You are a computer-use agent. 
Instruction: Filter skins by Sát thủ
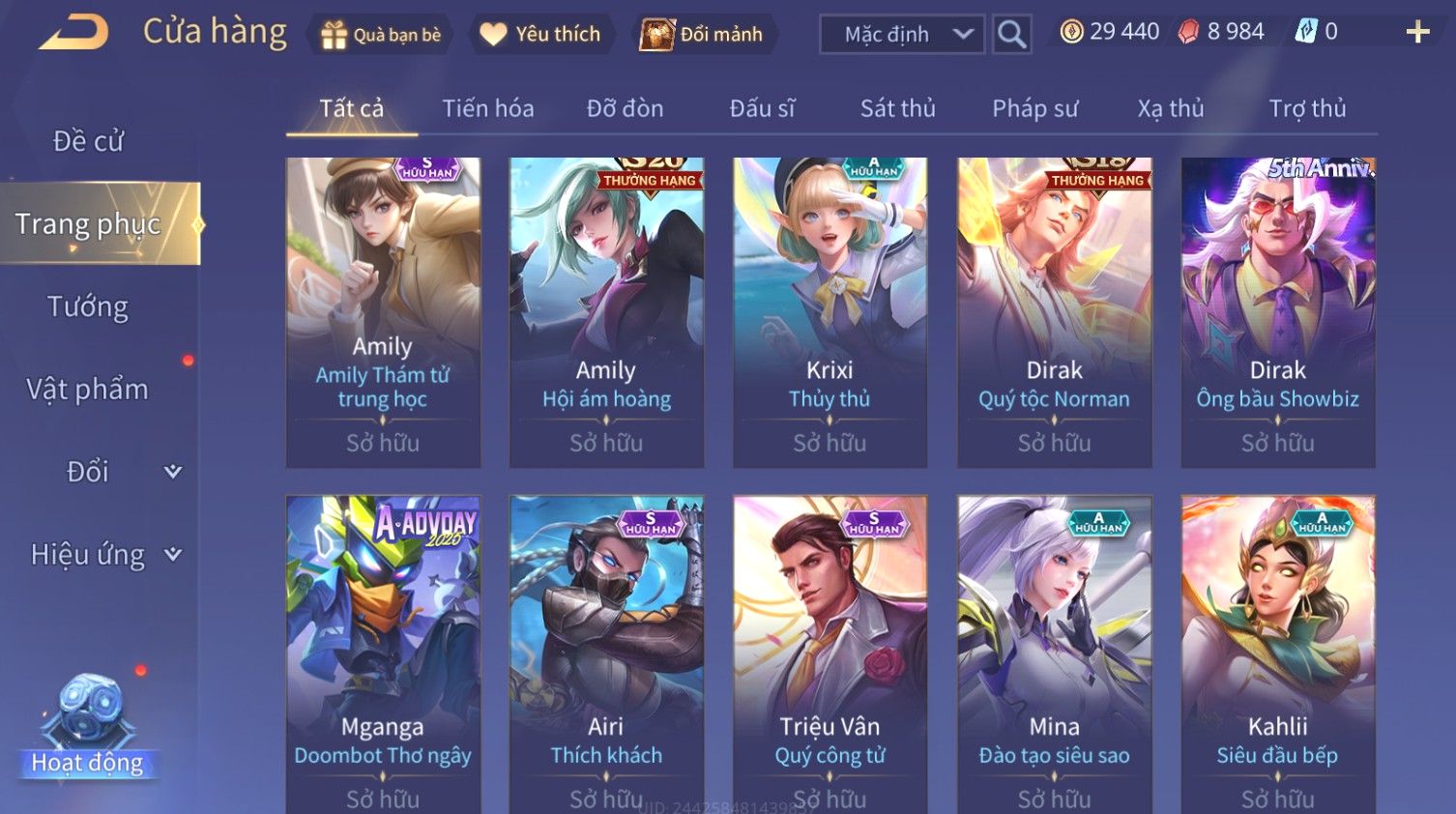[897, 108]
